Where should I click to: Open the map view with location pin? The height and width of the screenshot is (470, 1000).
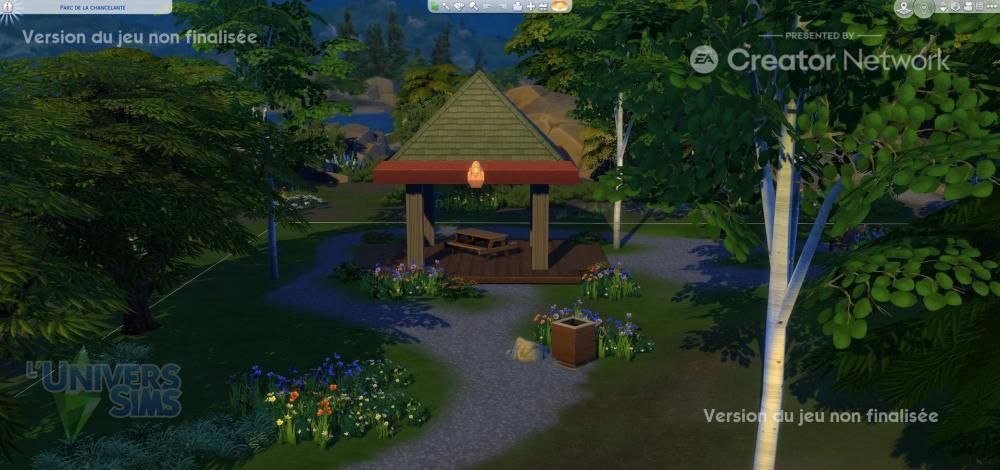tap(904, 7)
